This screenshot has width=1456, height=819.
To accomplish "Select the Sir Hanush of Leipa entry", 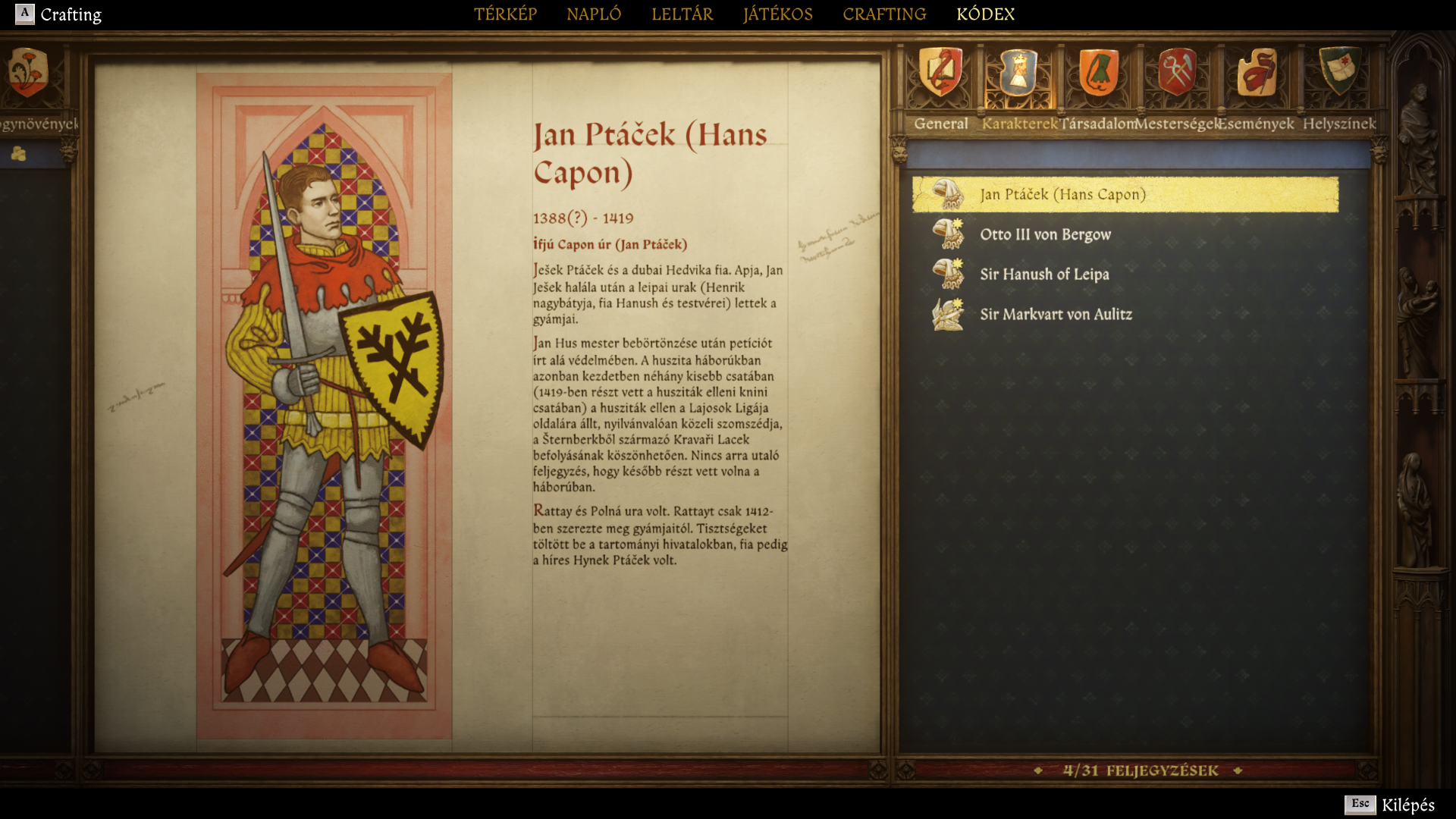I will tap(1044, 275).
